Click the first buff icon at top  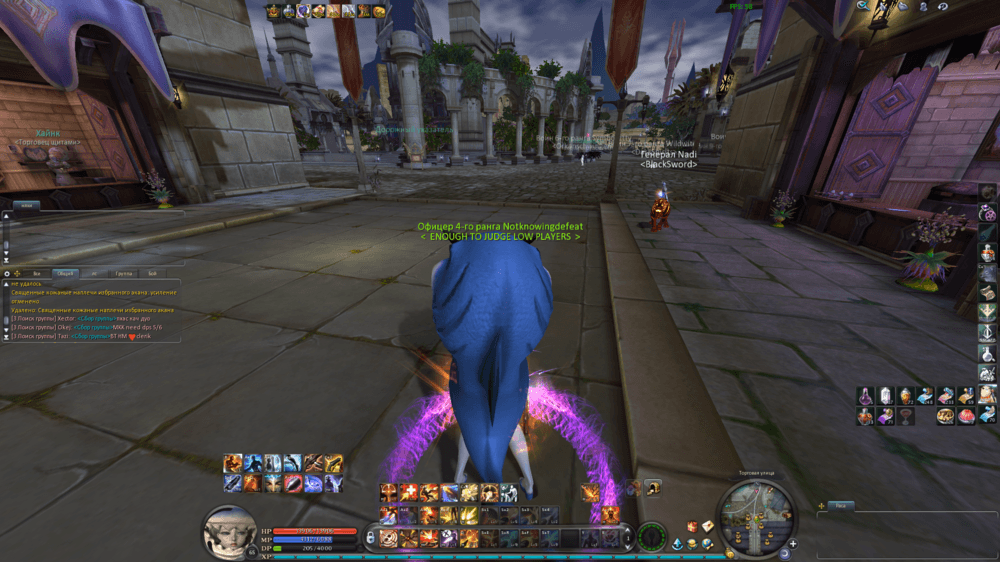[273, 11]
